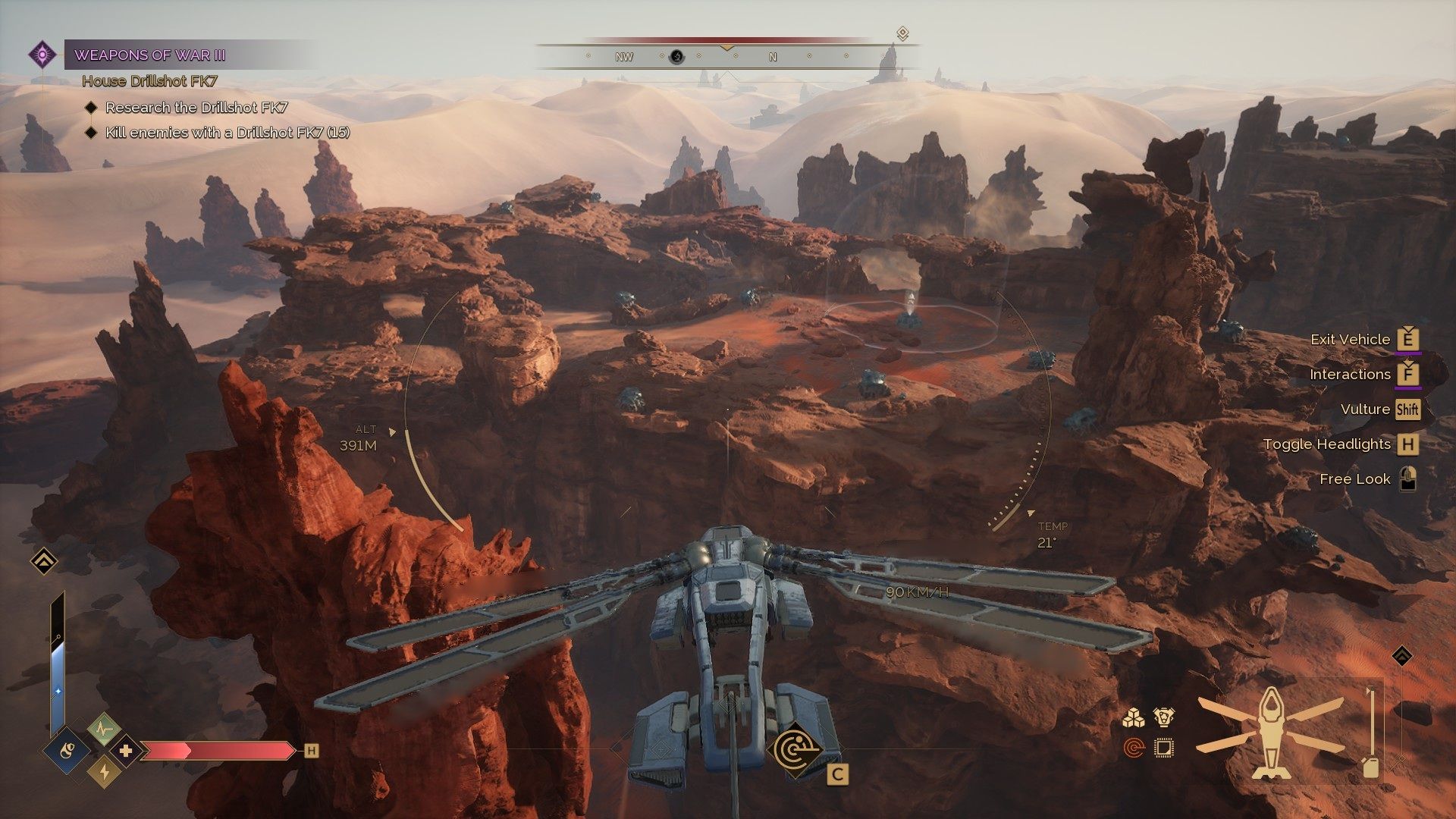Select the health cross icon
Image resolution: width=1456 pixels, height=819 pixels.
[x=126, y=751]
